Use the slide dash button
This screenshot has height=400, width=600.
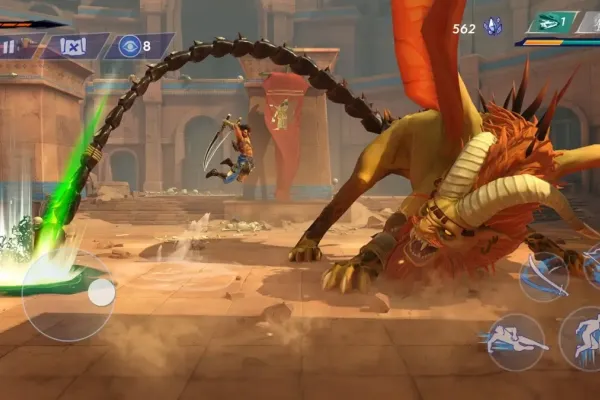(x=515, y=342)
